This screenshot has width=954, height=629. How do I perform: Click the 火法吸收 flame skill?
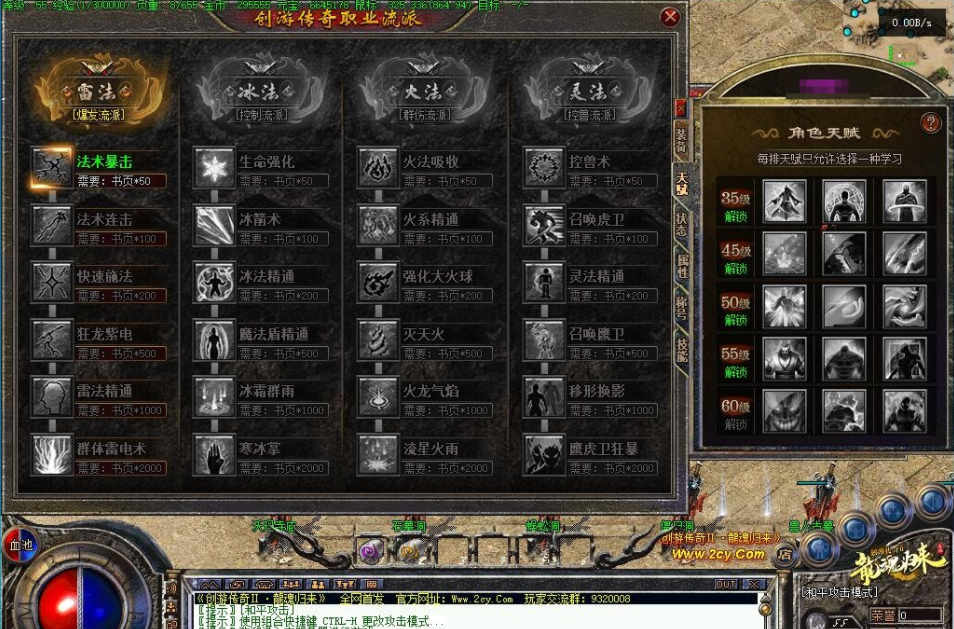(x=379, y=167)
